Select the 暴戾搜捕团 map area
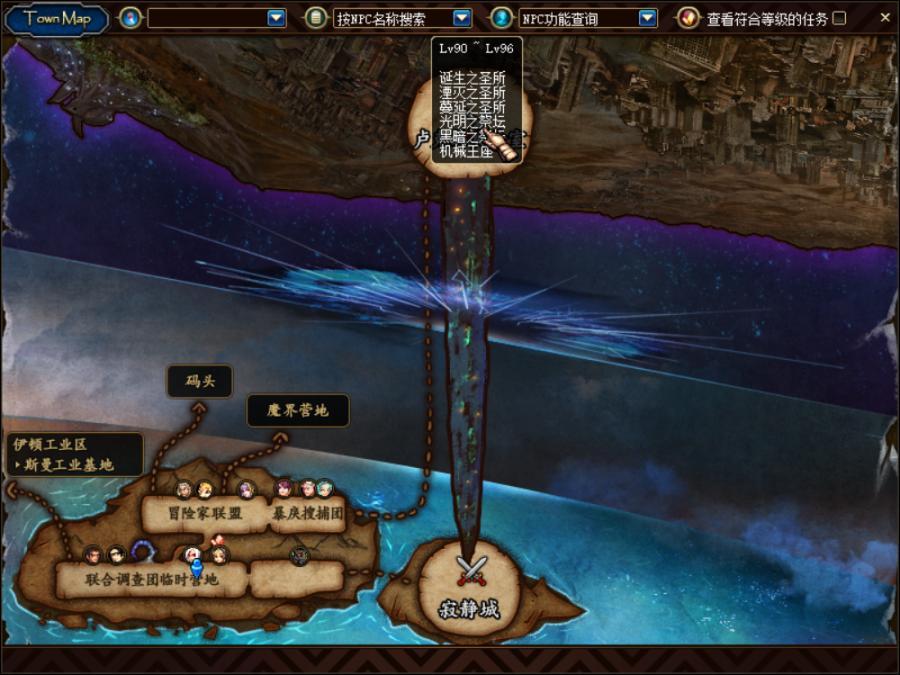This screenshot has height=675, width=900. [x=308, y=514]
